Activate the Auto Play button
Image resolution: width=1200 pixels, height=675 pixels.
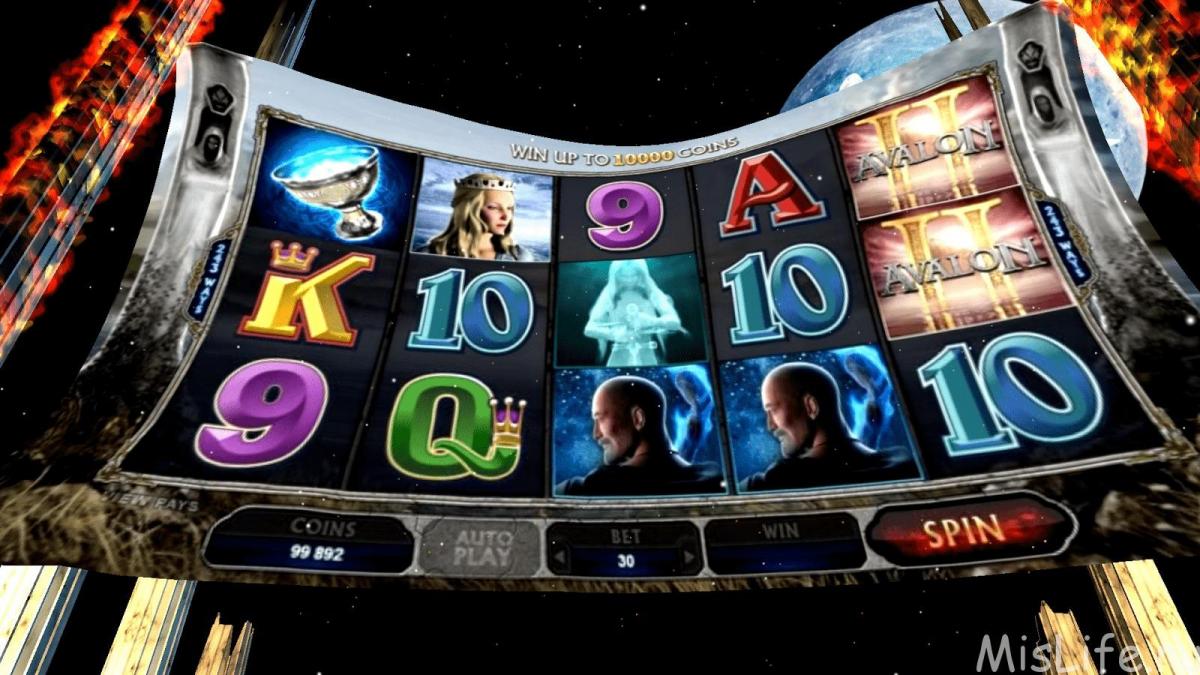coord(481,548)
